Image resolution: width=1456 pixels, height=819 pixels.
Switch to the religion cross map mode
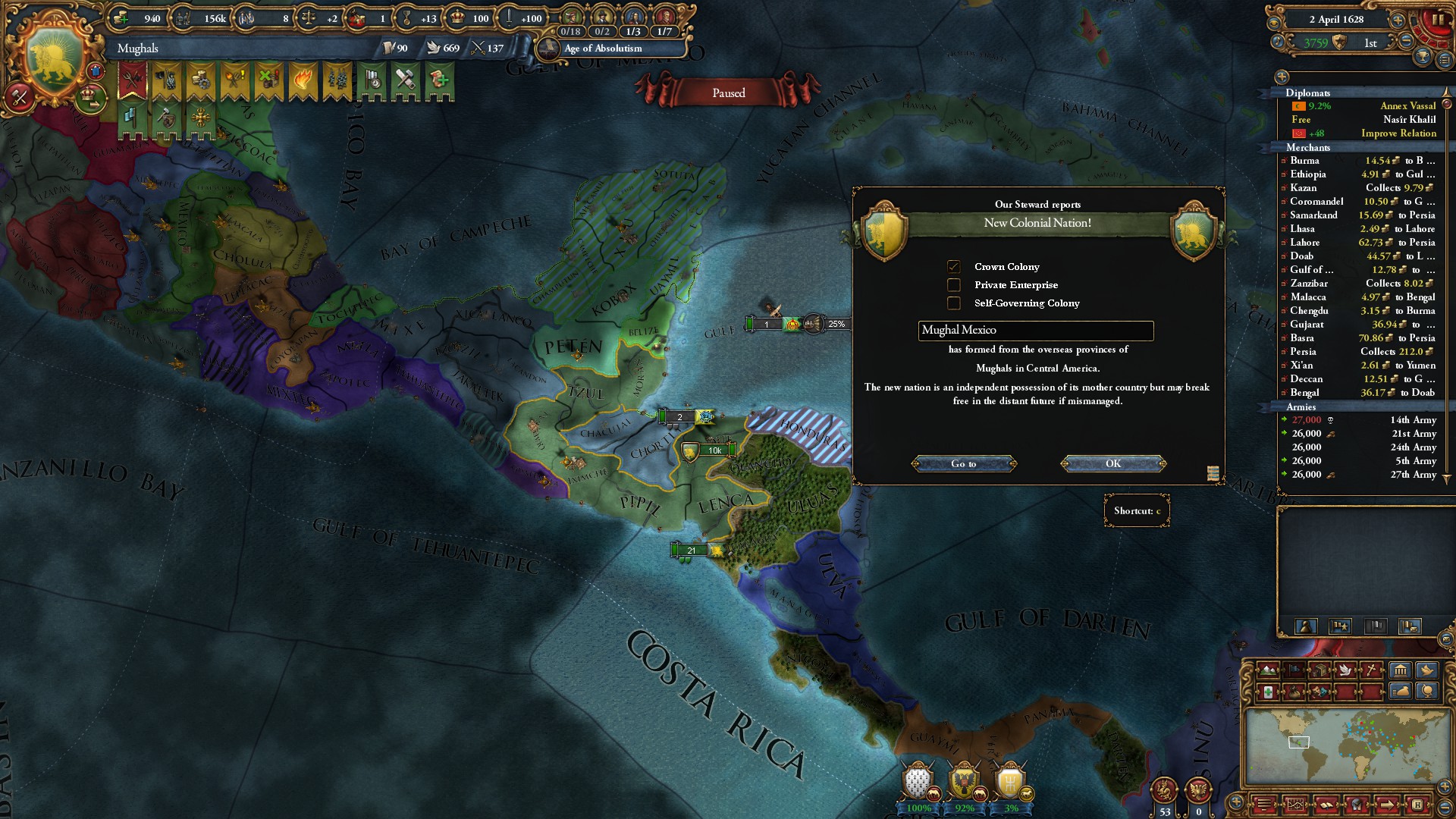(x=1372, y=670)
